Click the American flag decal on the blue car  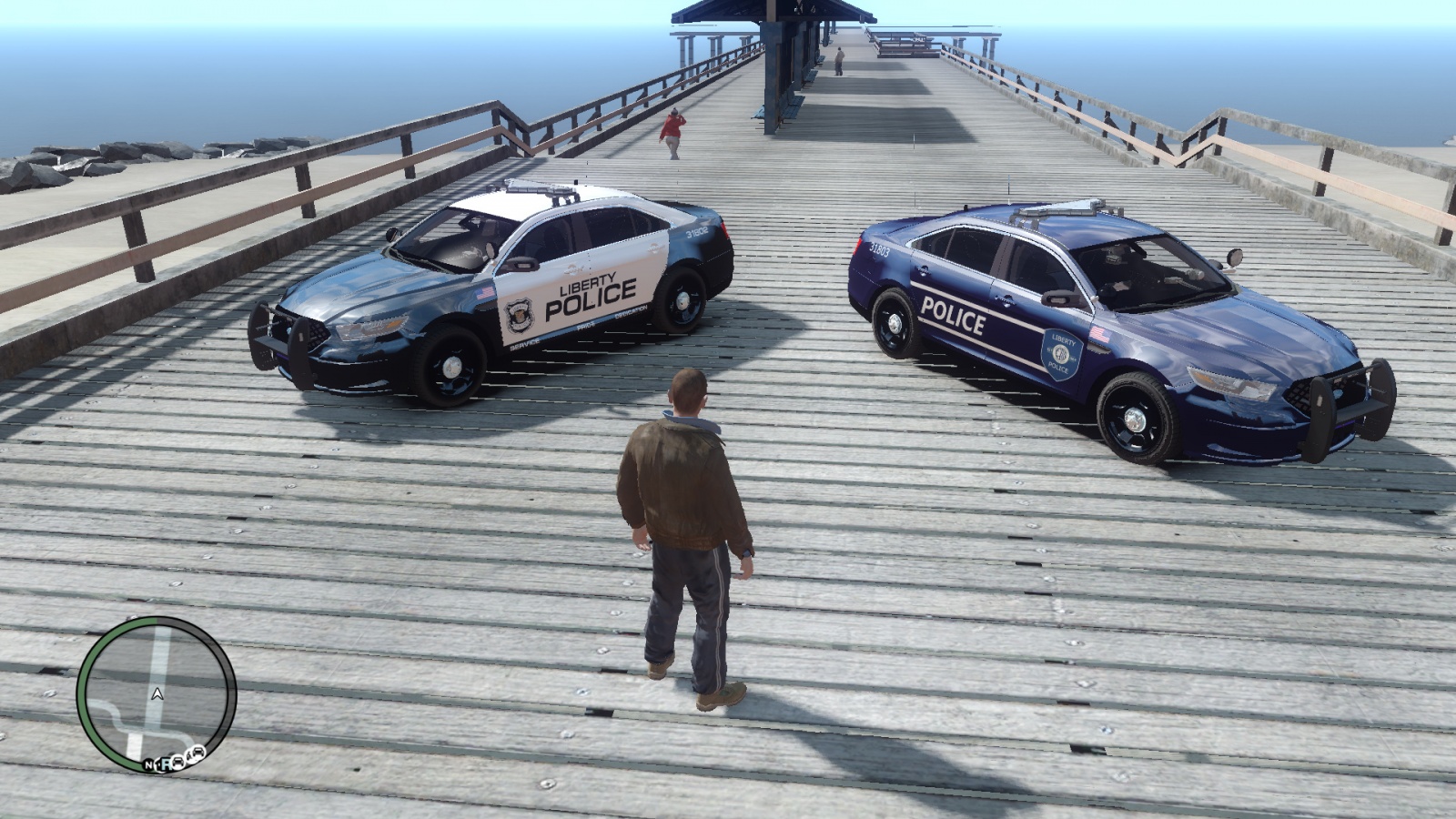pyautogui.click(x=1100, y=333)
